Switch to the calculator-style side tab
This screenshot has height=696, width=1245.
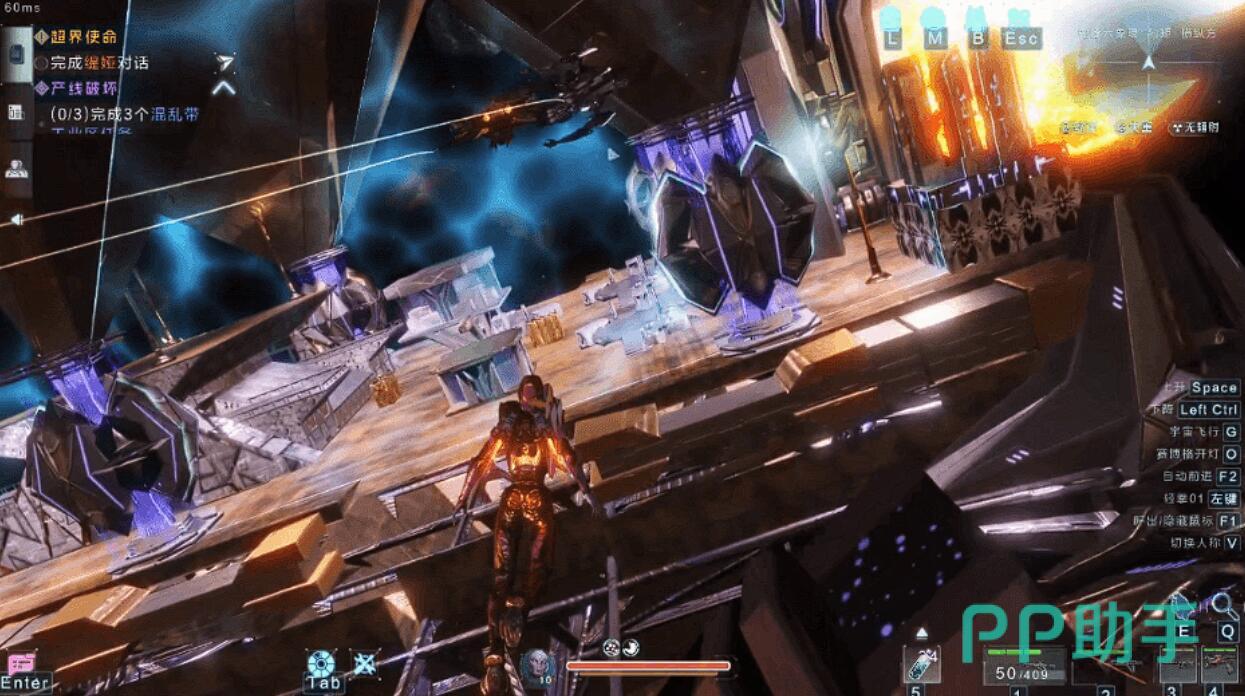point(16,112)
